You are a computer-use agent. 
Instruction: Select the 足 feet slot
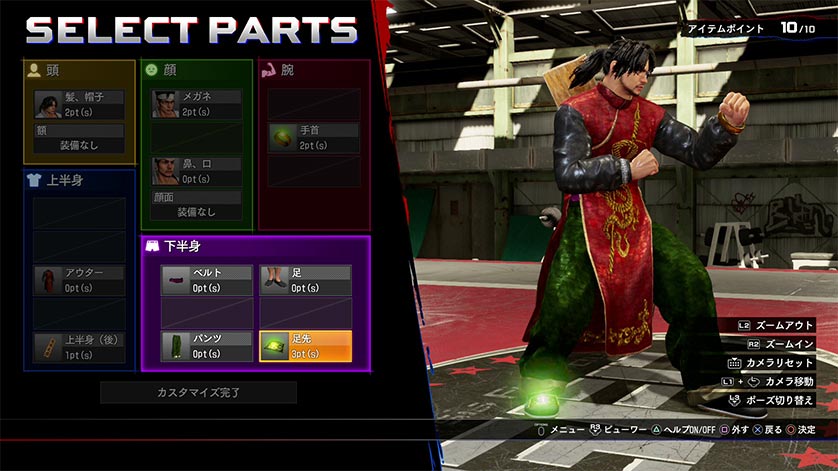click(305, 280)
